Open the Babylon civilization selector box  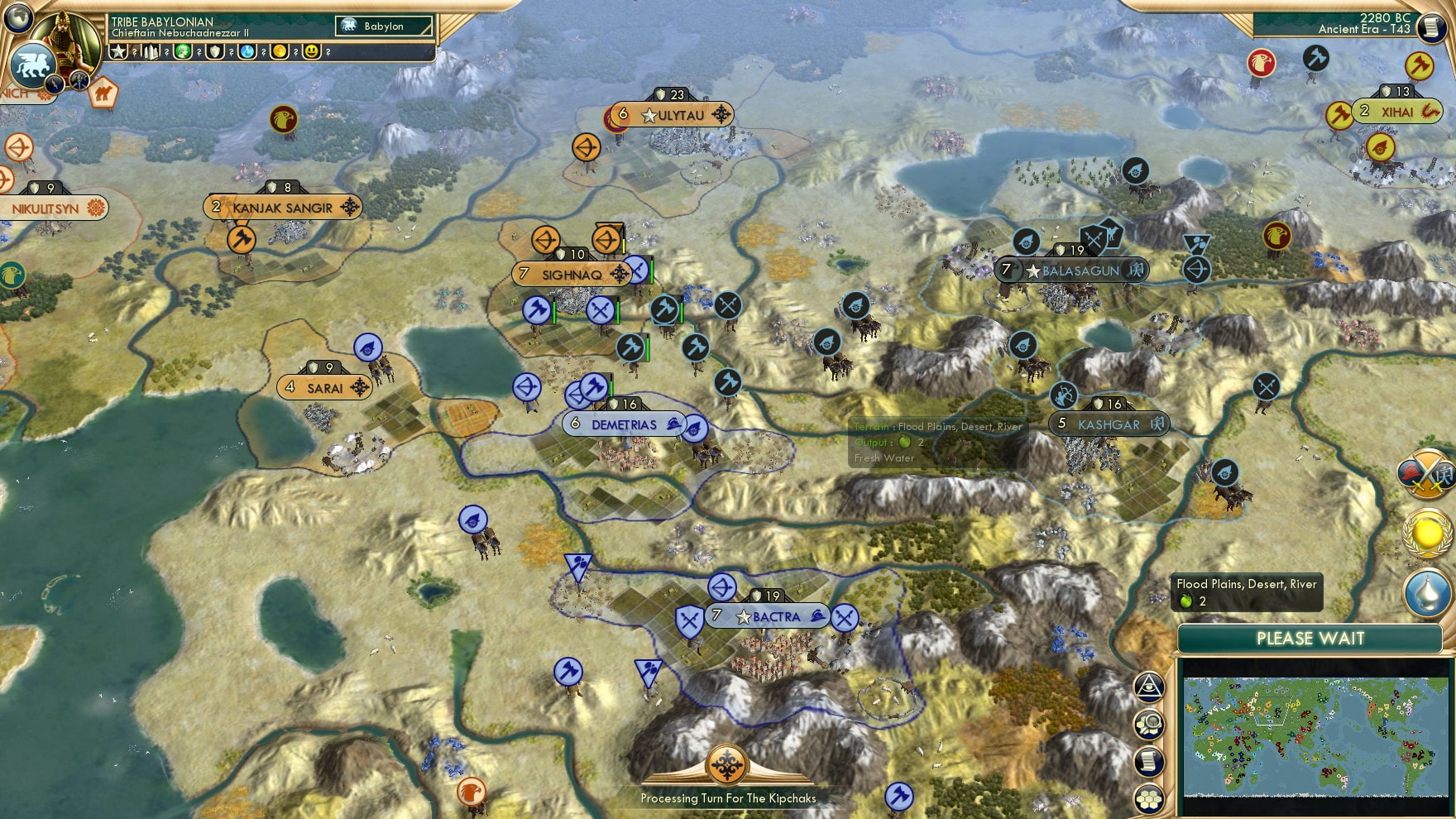(x=385, y=26)
